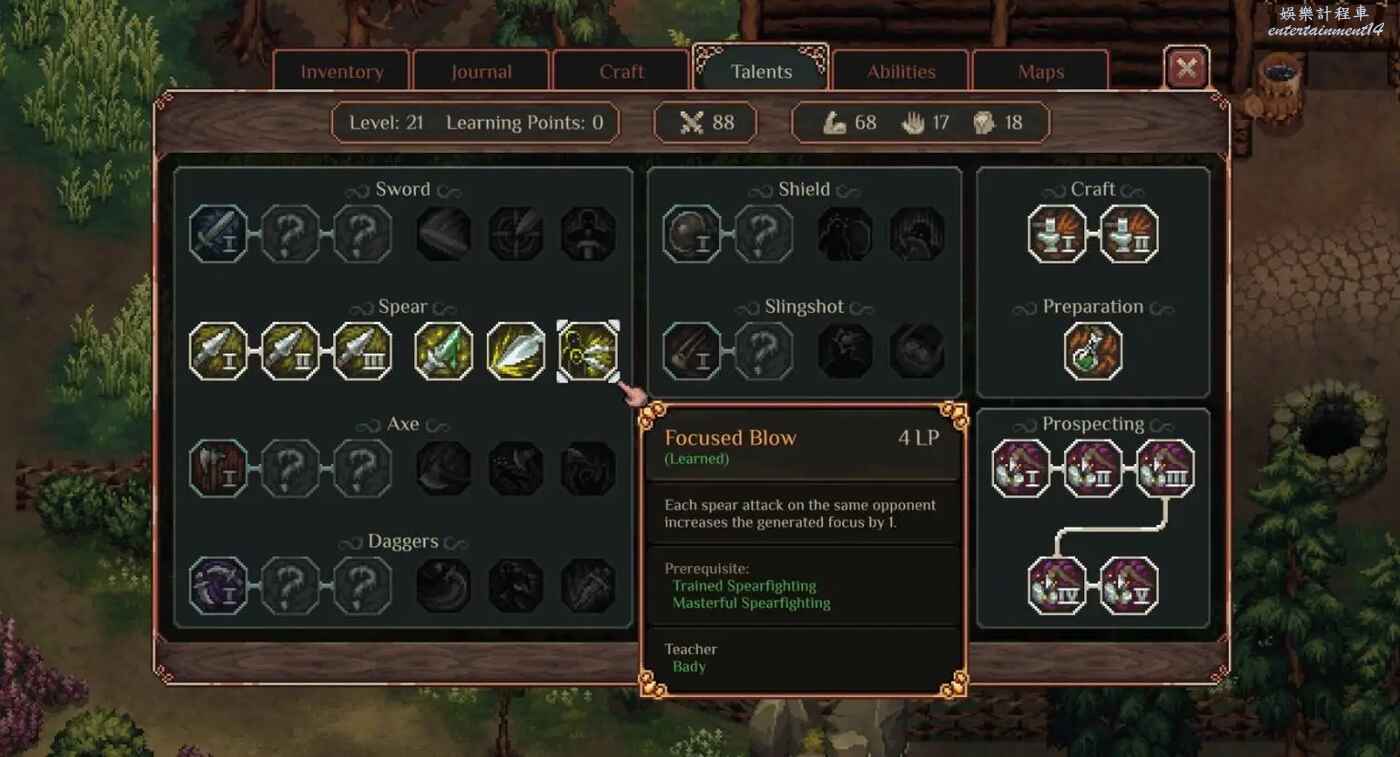1400x757 pixels.
Task: Select the Prospecting tier V talent
Action: point(1129,585)
